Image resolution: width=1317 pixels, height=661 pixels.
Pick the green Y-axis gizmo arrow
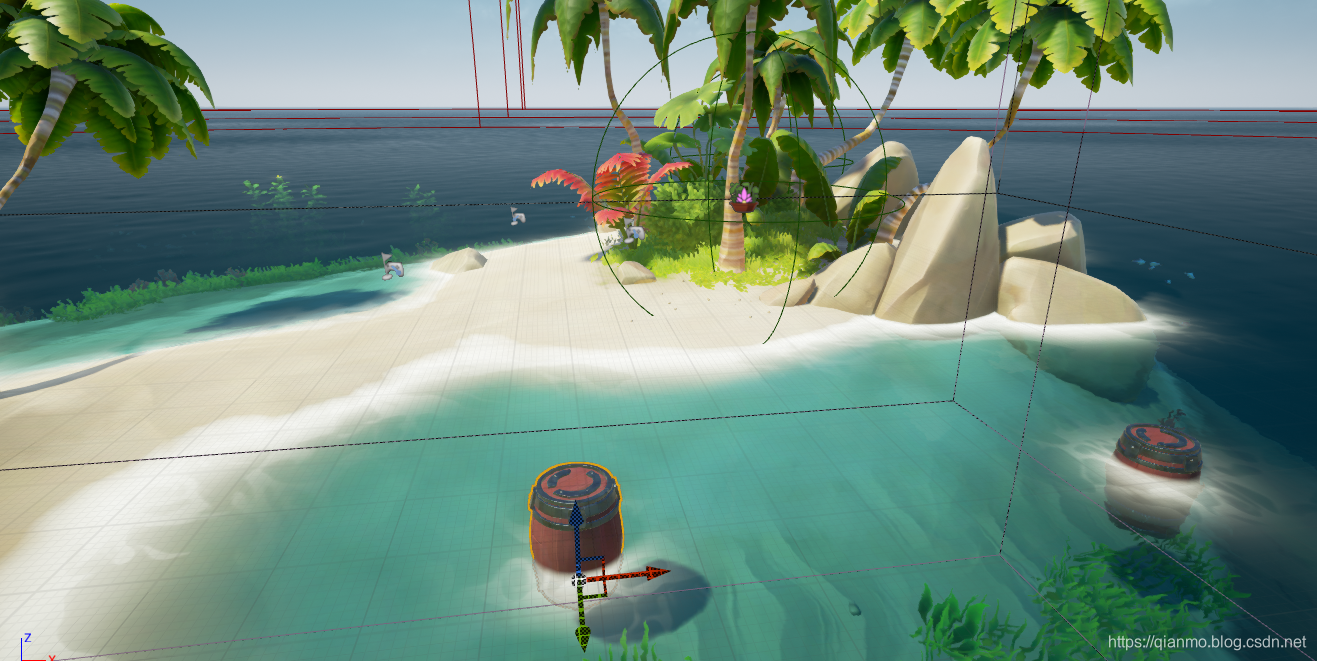pyautogui.click(x=582, y=633)
